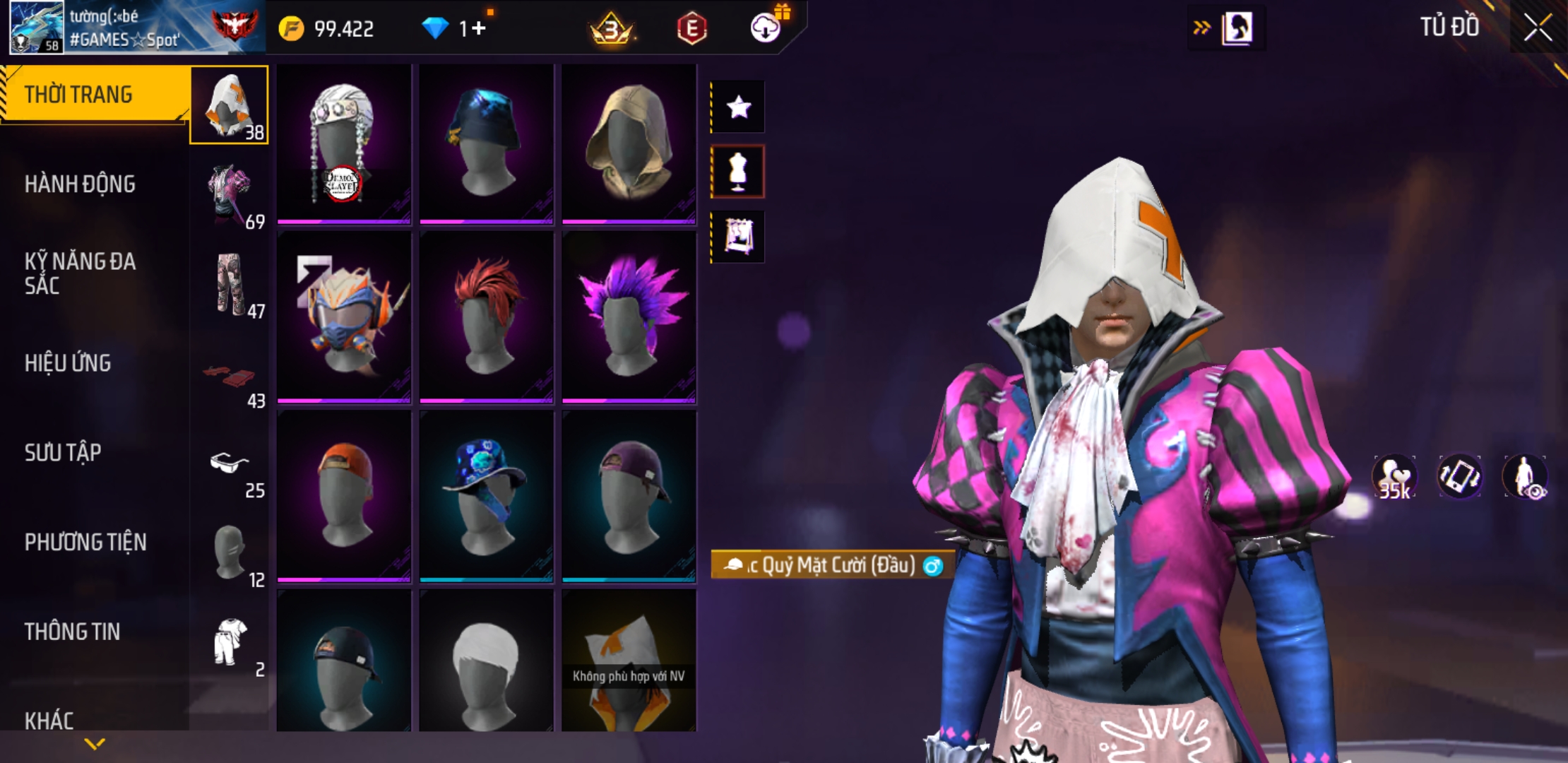Switch to Kỹ Năng Đa Sắc tab

(80, 273)
